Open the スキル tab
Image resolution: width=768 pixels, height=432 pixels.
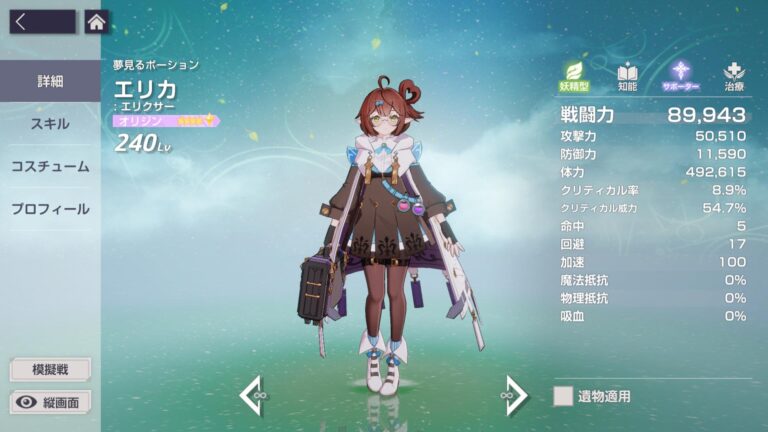click(50, 124)
